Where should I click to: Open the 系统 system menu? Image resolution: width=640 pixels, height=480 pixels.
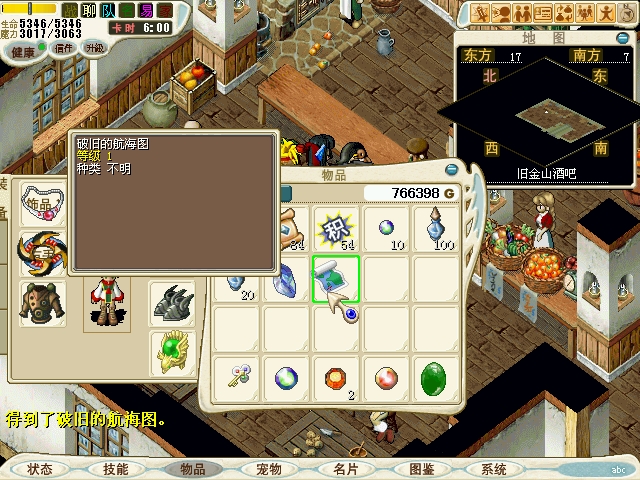[494, 469]
